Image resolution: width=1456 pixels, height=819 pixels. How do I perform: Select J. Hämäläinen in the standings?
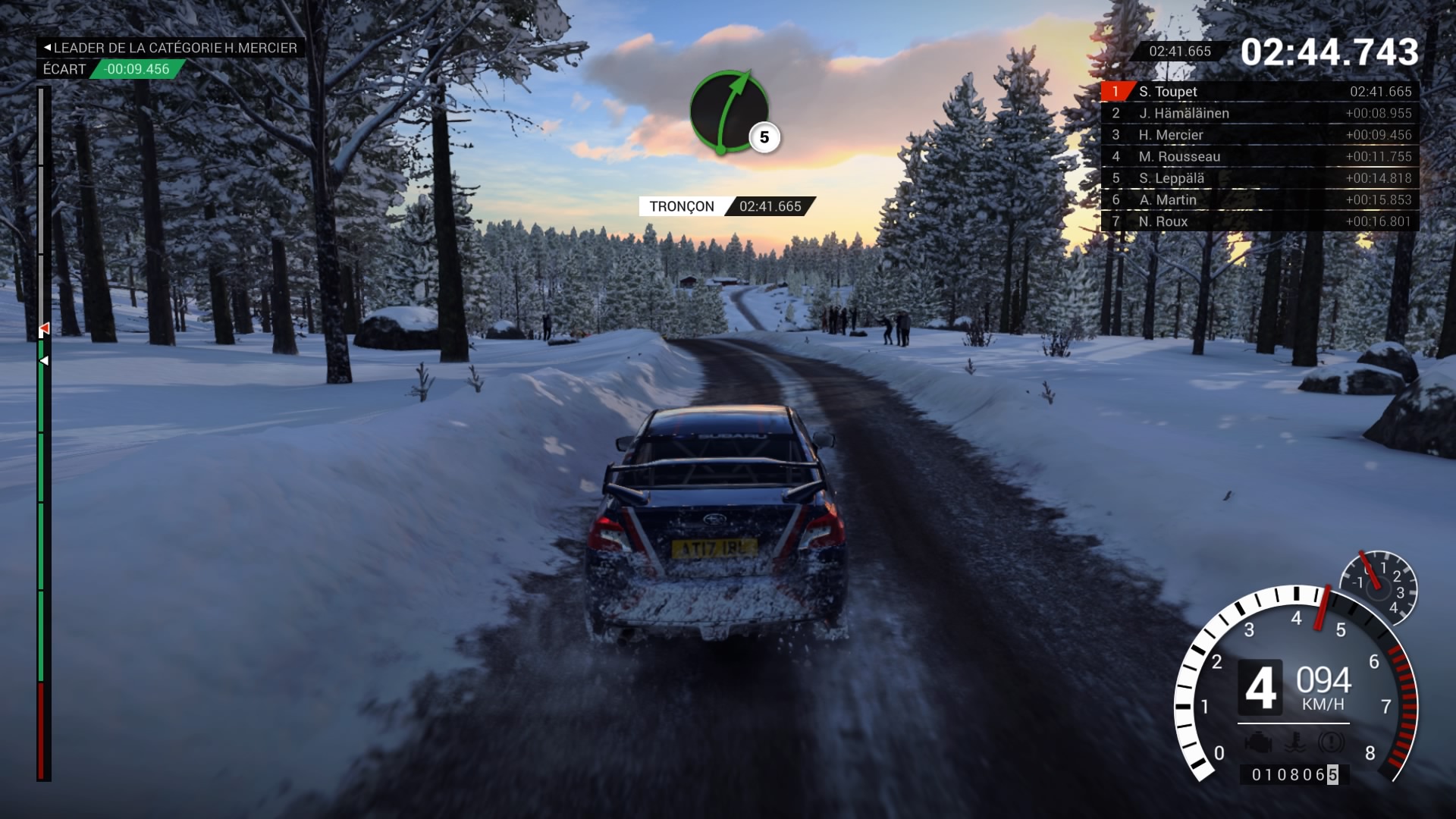click(x=1259, y=114)
